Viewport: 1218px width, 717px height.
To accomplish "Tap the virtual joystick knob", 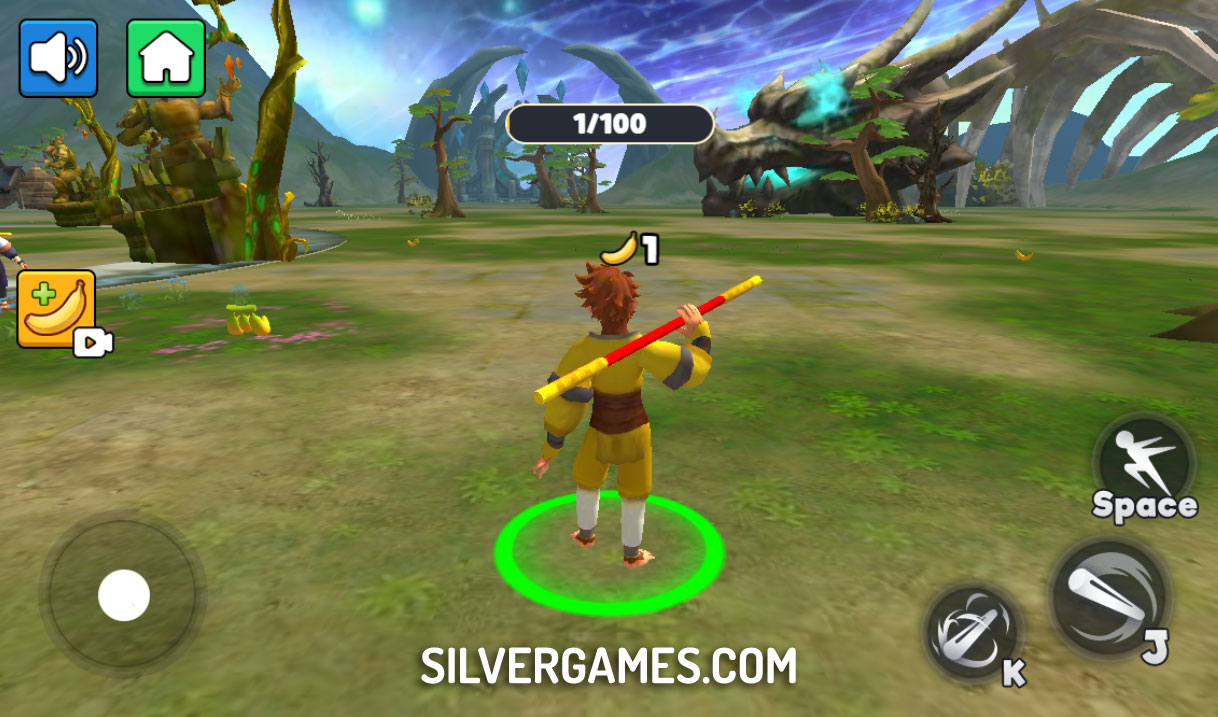I will point(124,596).
